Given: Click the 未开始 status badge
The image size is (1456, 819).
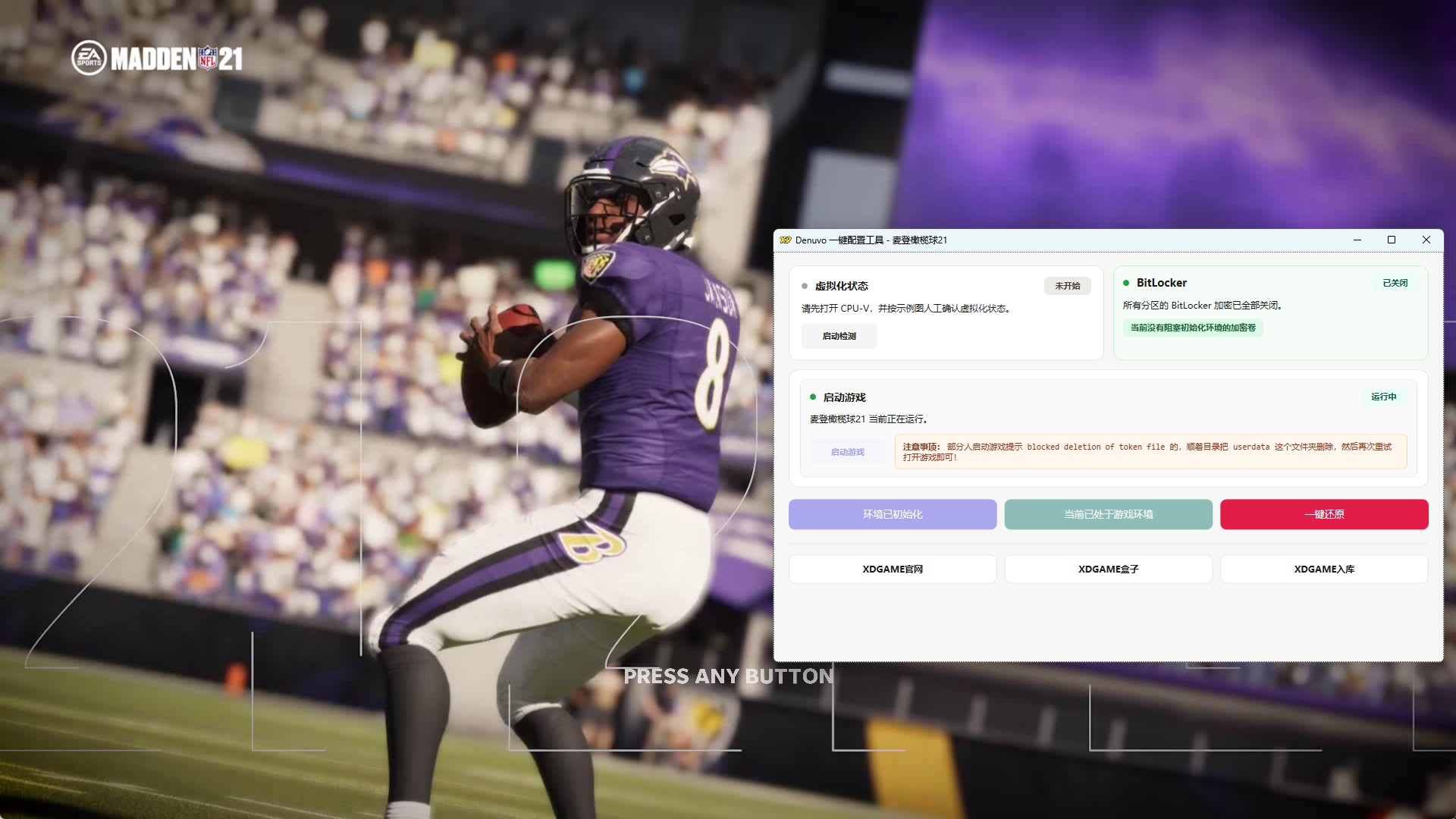Looking at the screenshot, I should (x=1067, y=286).
